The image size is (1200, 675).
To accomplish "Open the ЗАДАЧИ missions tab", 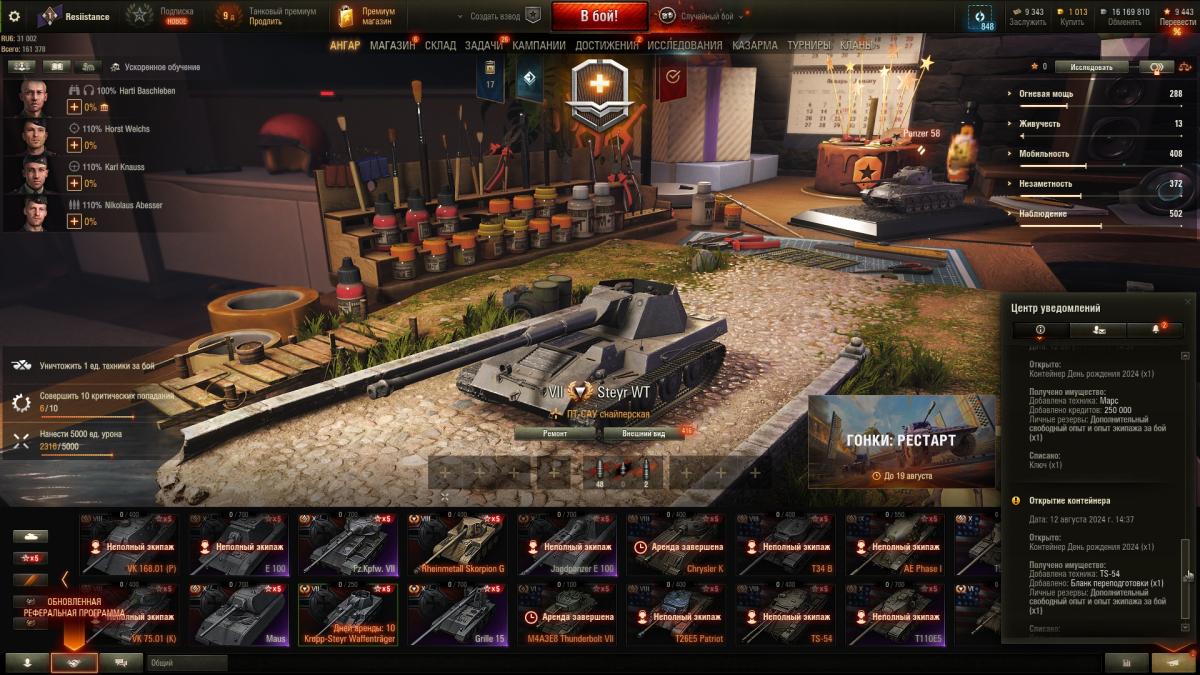I will [x=484, y=45].
